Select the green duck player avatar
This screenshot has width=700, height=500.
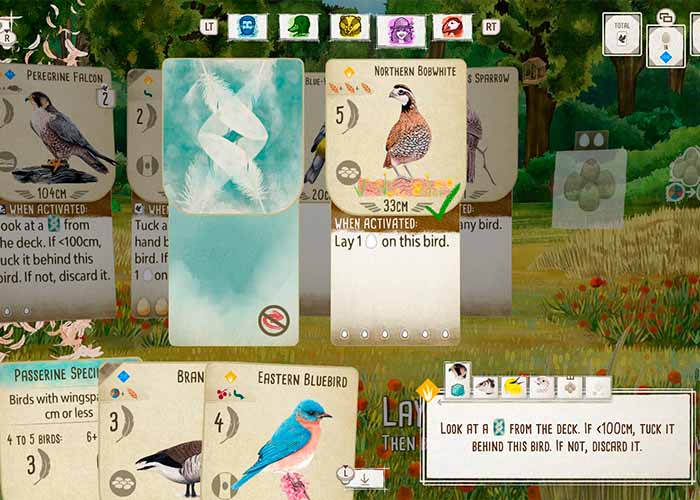click(298, 27)
